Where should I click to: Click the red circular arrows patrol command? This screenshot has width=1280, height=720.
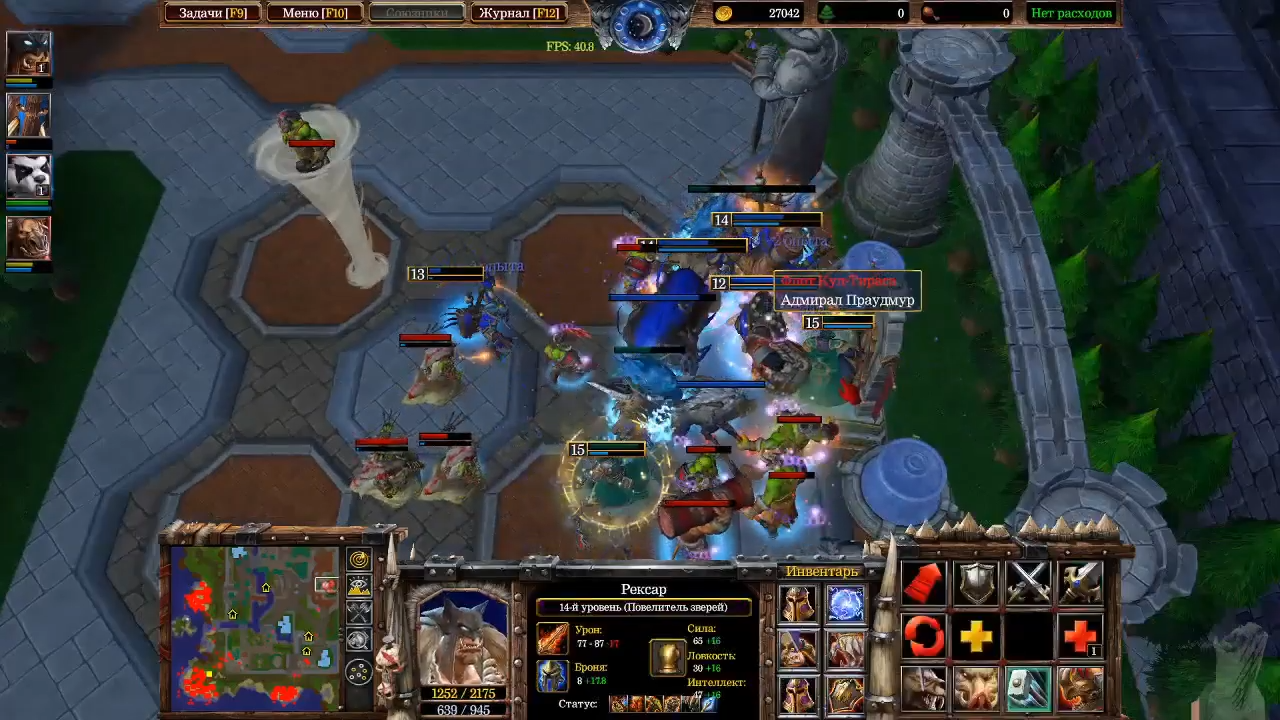tap(924, 636)
